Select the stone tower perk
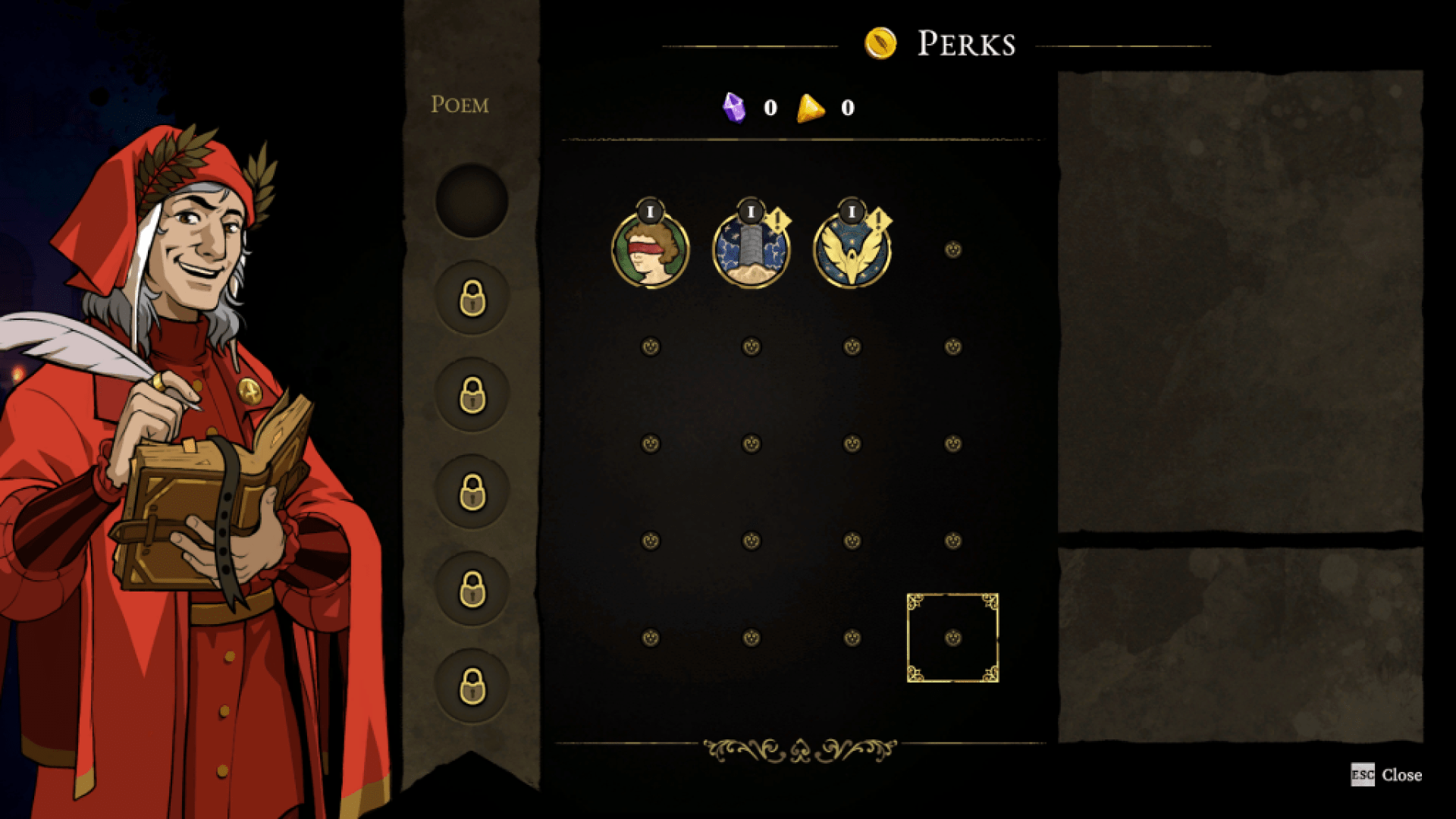 click(x=751, y=250)
